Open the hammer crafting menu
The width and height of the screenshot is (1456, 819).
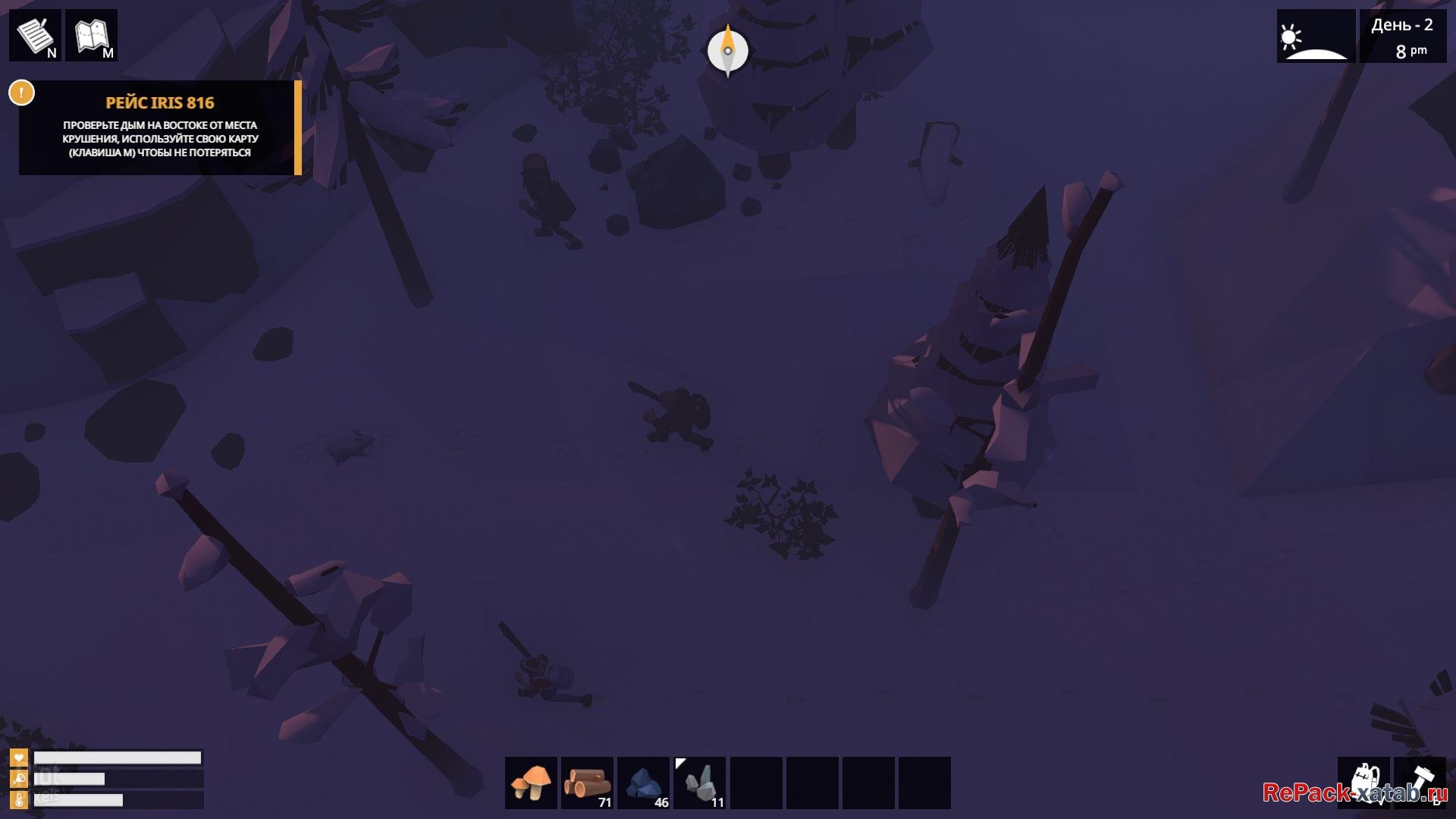click(1420, 783)
